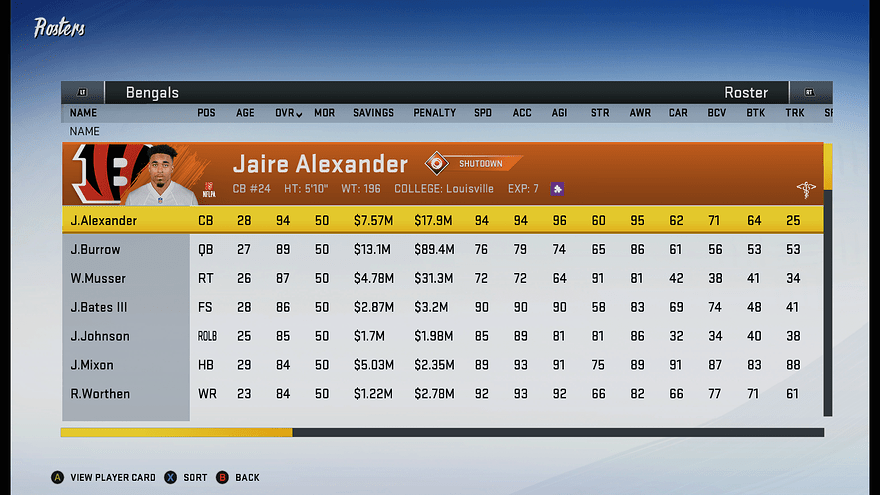Choose R.Worthen wide receiver row
The image size is (880, 495).
click(x=100, y=394)
